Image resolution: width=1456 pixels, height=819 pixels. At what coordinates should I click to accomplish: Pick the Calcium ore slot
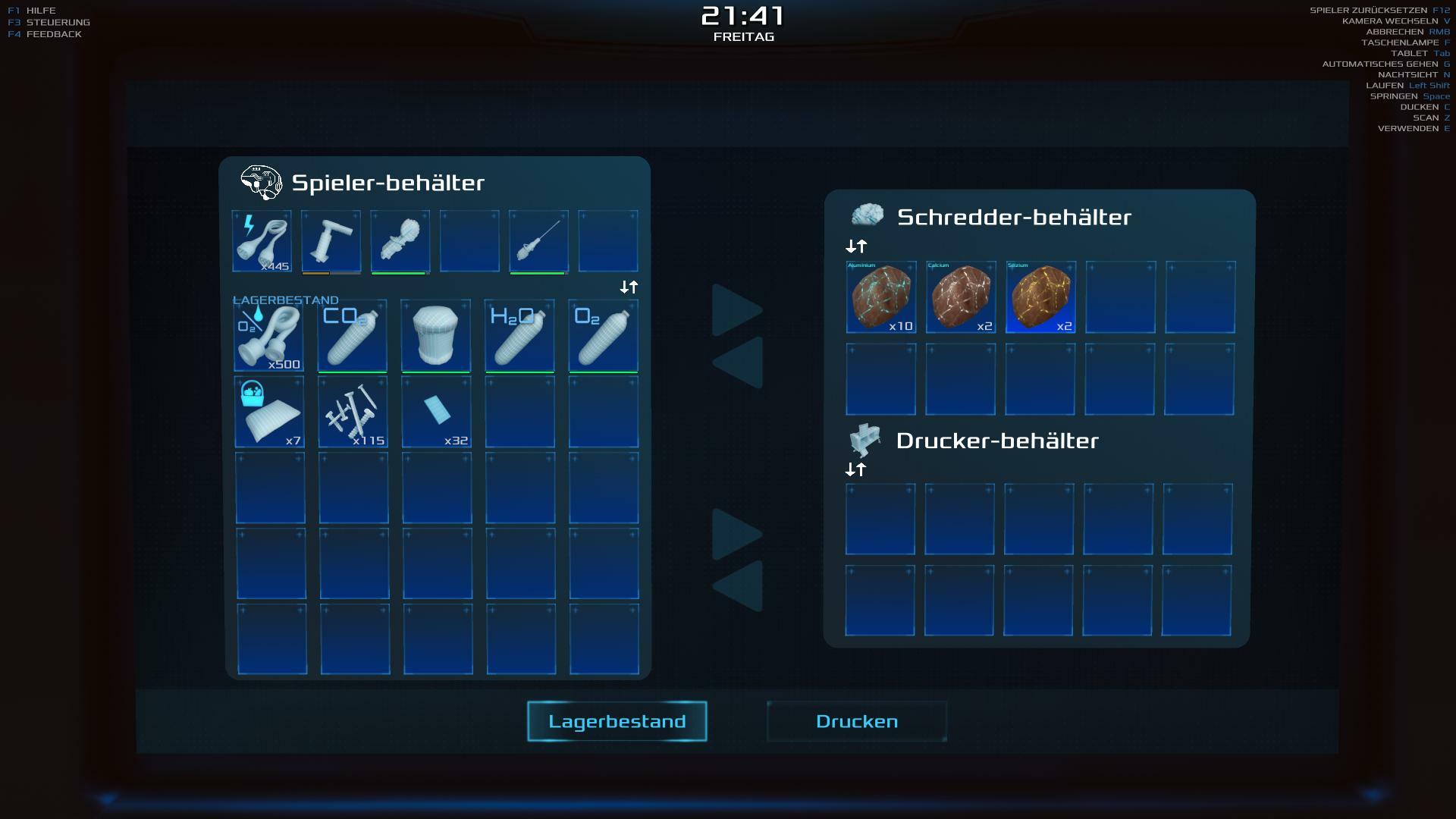(x=960, y=297)
